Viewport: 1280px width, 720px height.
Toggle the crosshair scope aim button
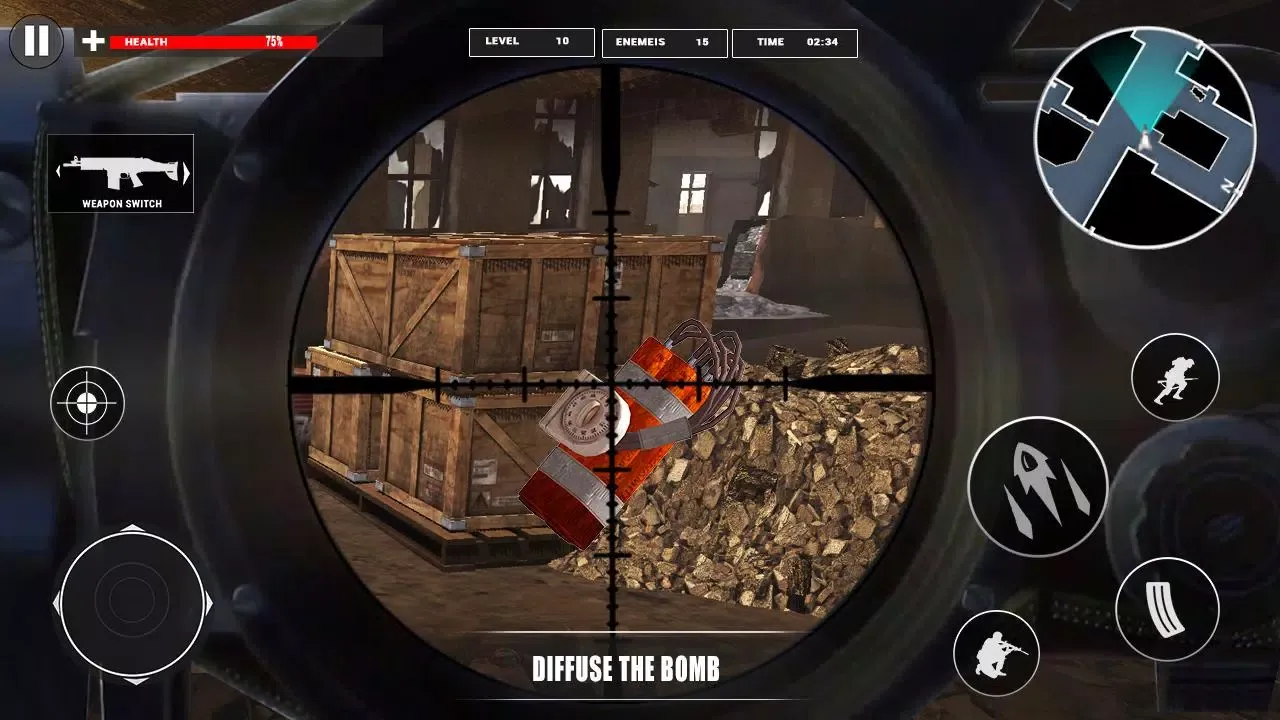click(87, 403)
